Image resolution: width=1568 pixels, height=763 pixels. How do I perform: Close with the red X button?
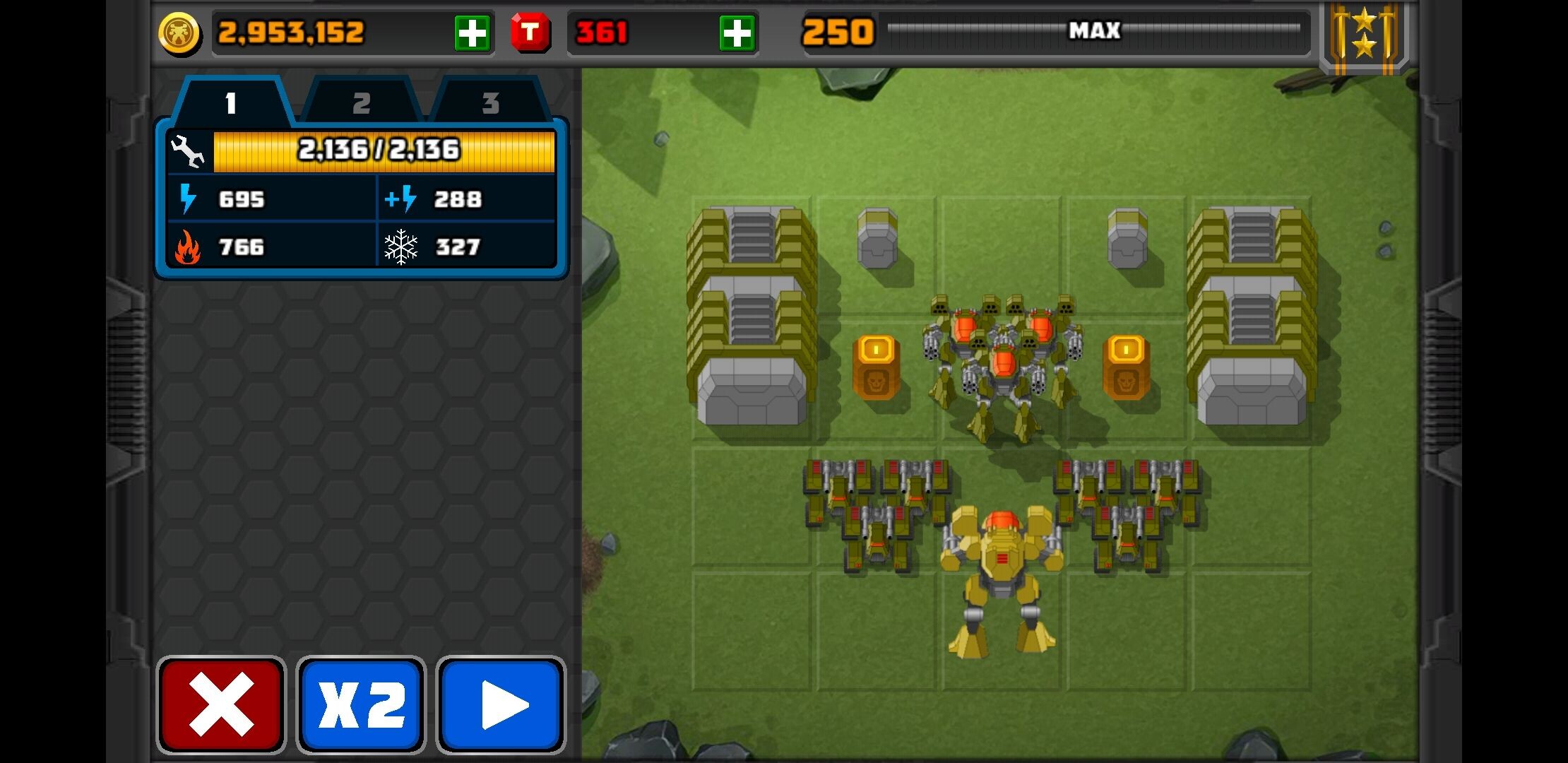pos(221,704)
